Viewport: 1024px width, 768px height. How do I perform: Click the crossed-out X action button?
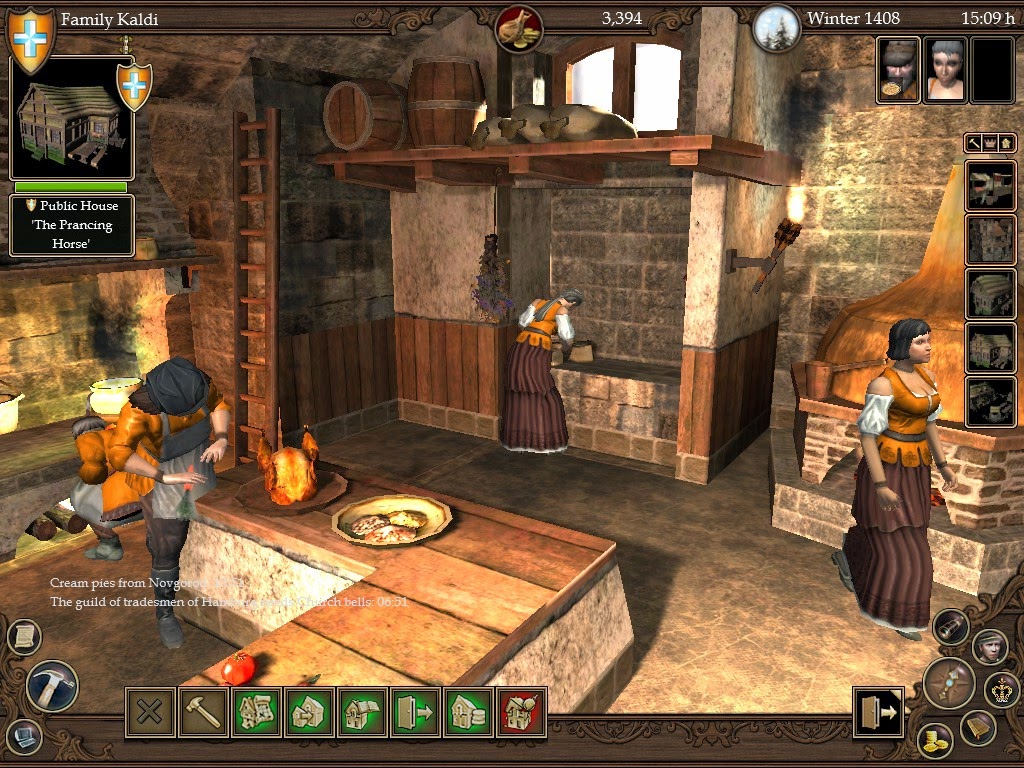(x=150, y=712)
